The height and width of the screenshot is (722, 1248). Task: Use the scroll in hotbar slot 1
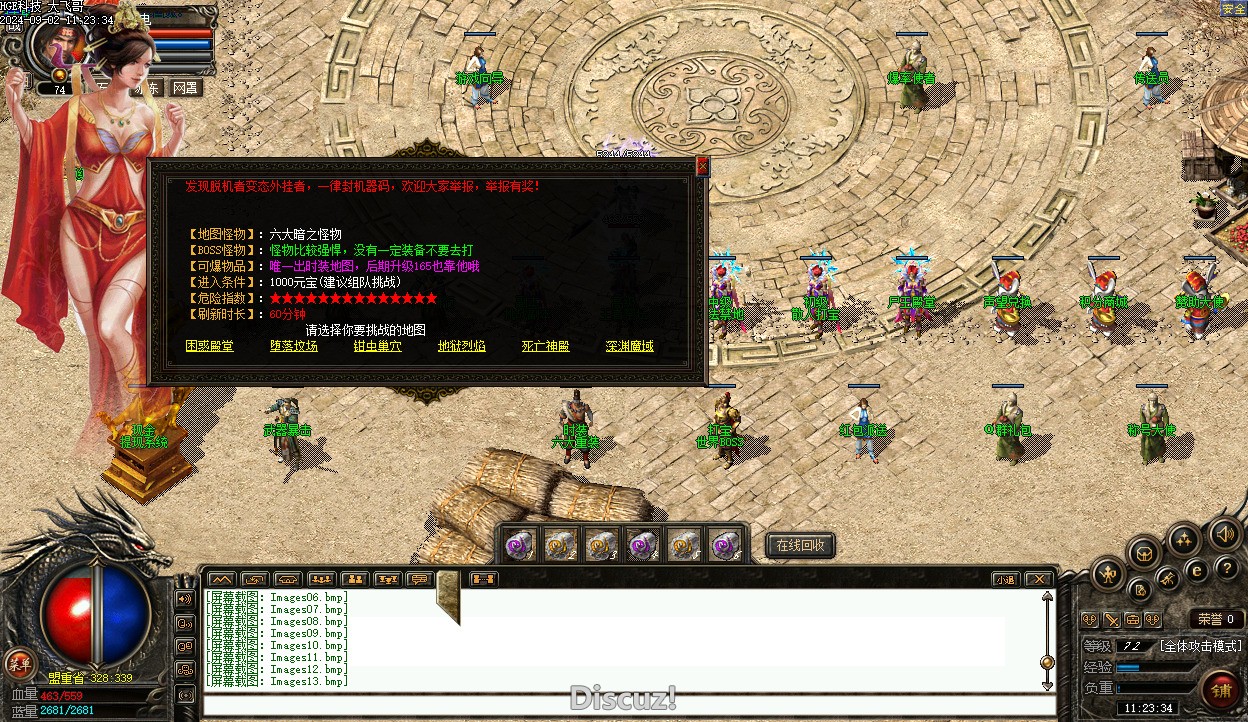[x=517, y=545]
